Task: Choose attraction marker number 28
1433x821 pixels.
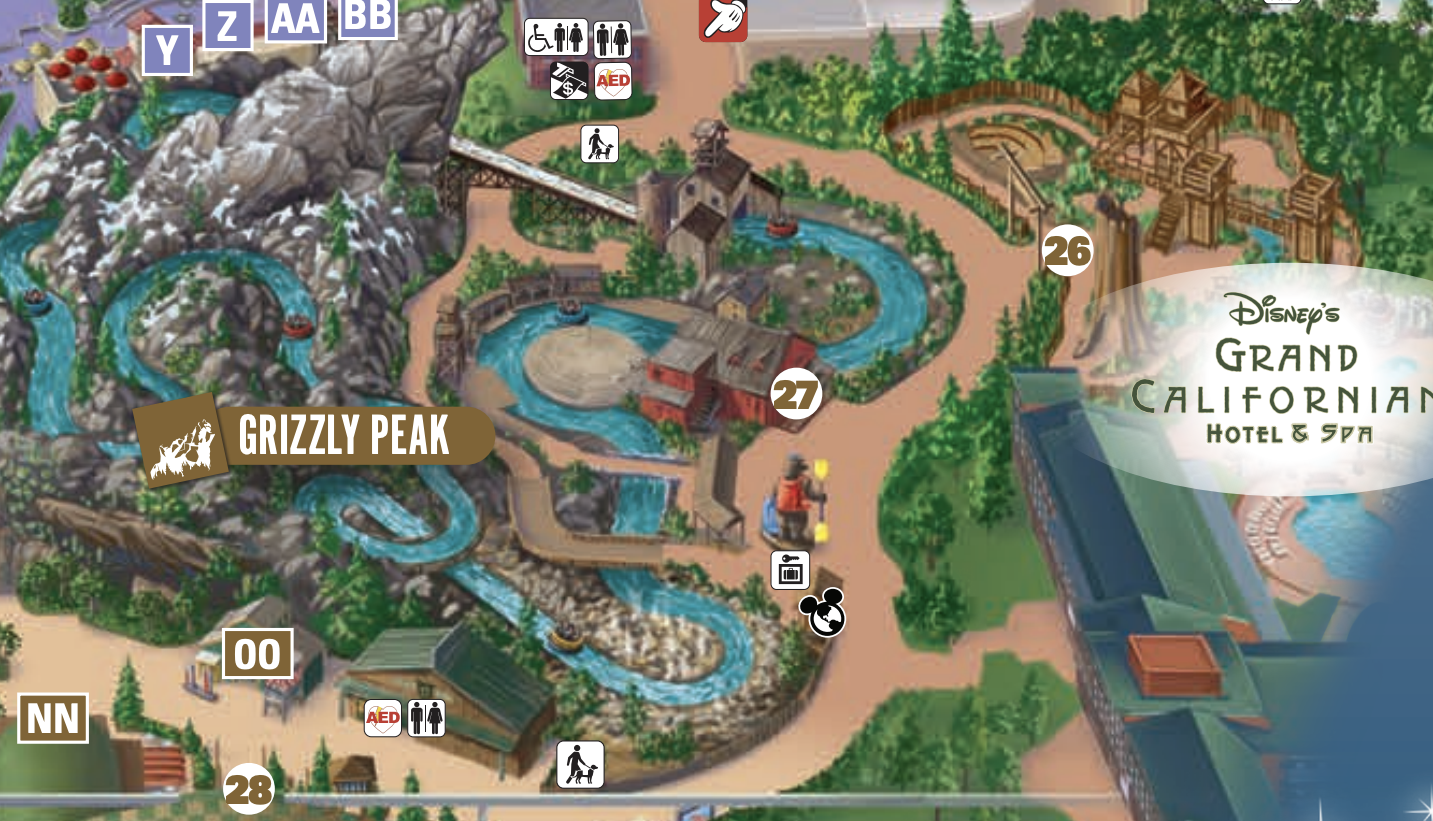Action: point(248,789)
